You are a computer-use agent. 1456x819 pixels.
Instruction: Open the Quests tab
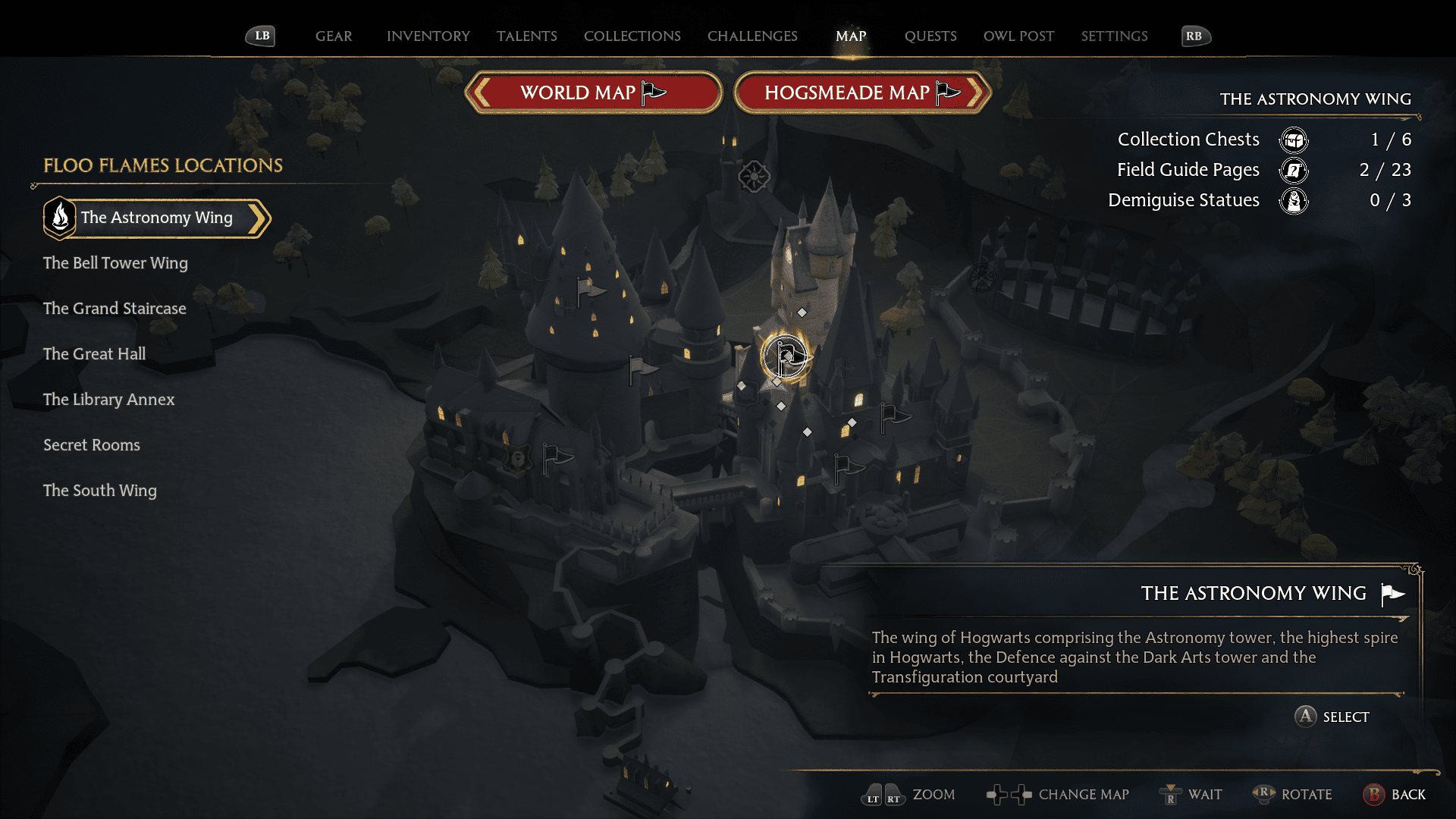point(930,36)
